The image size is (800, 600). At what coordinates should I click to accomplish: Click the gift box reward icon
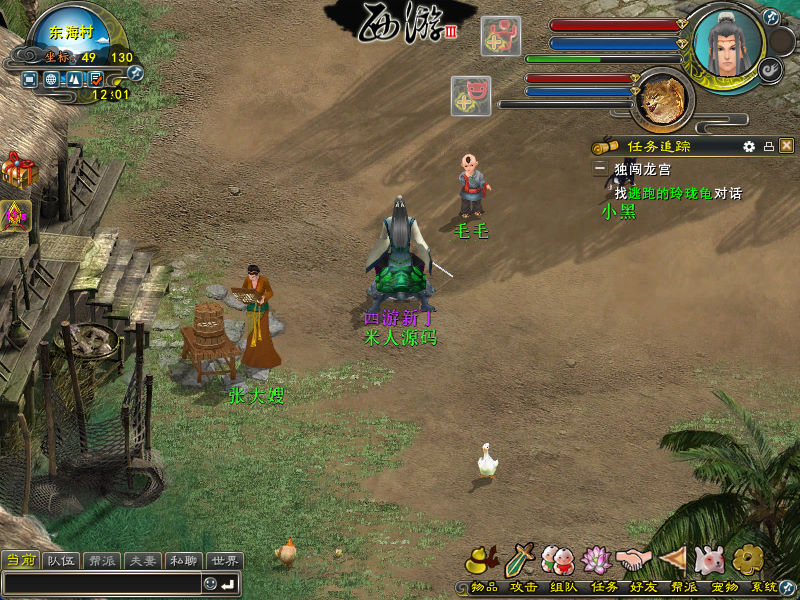[17, 170]
